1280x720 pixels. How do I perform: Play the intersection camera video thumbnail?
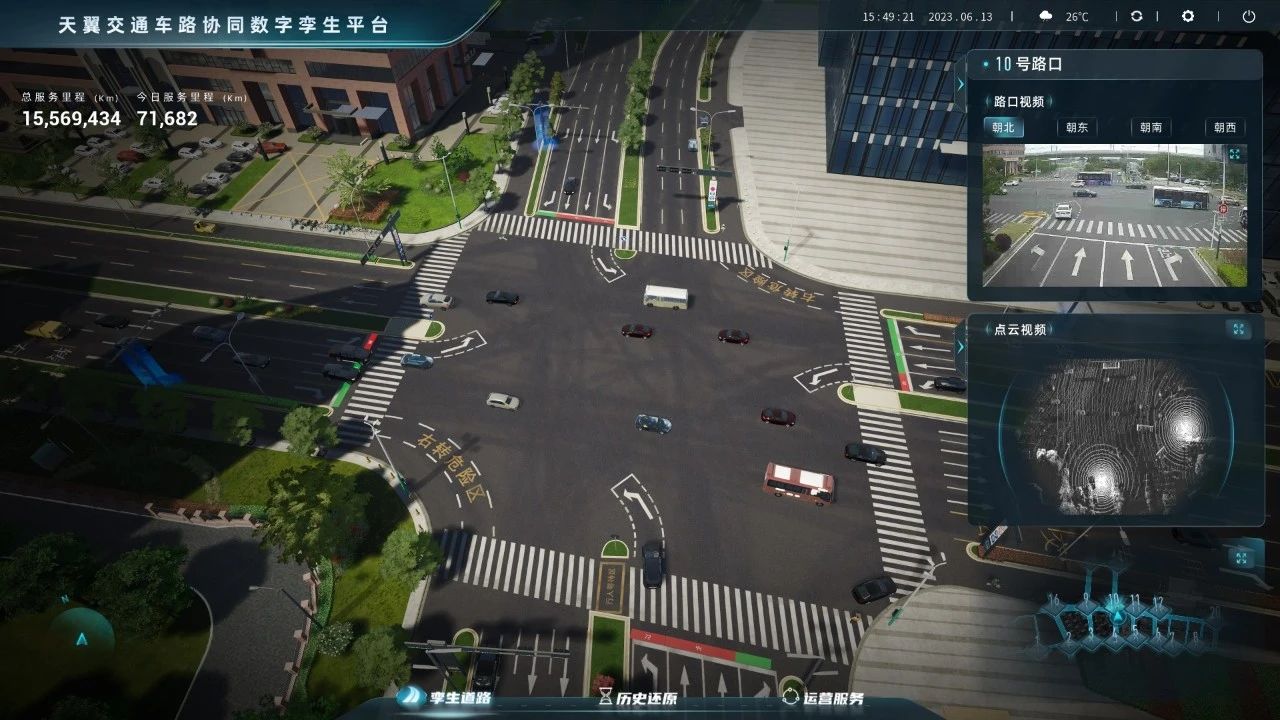pos(1114,215)
